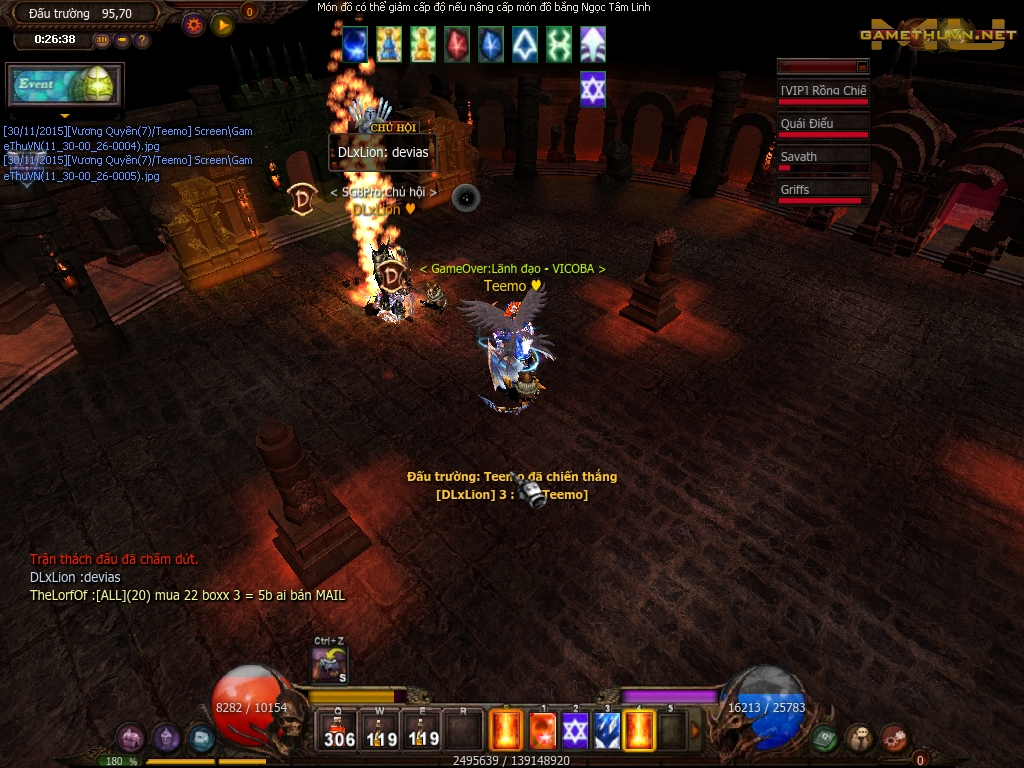1024x768 pixels.
Task: Expand the skill bar arrow
Action: tap(696, 730)
